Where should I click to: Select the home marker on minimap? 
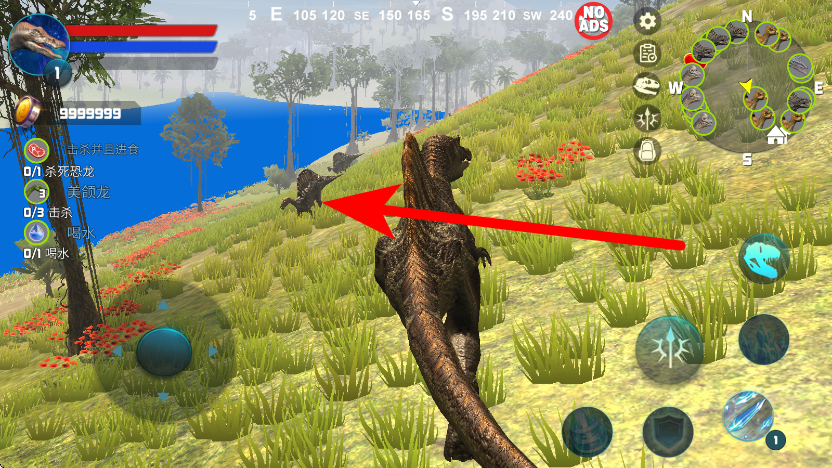coord(776,136)
